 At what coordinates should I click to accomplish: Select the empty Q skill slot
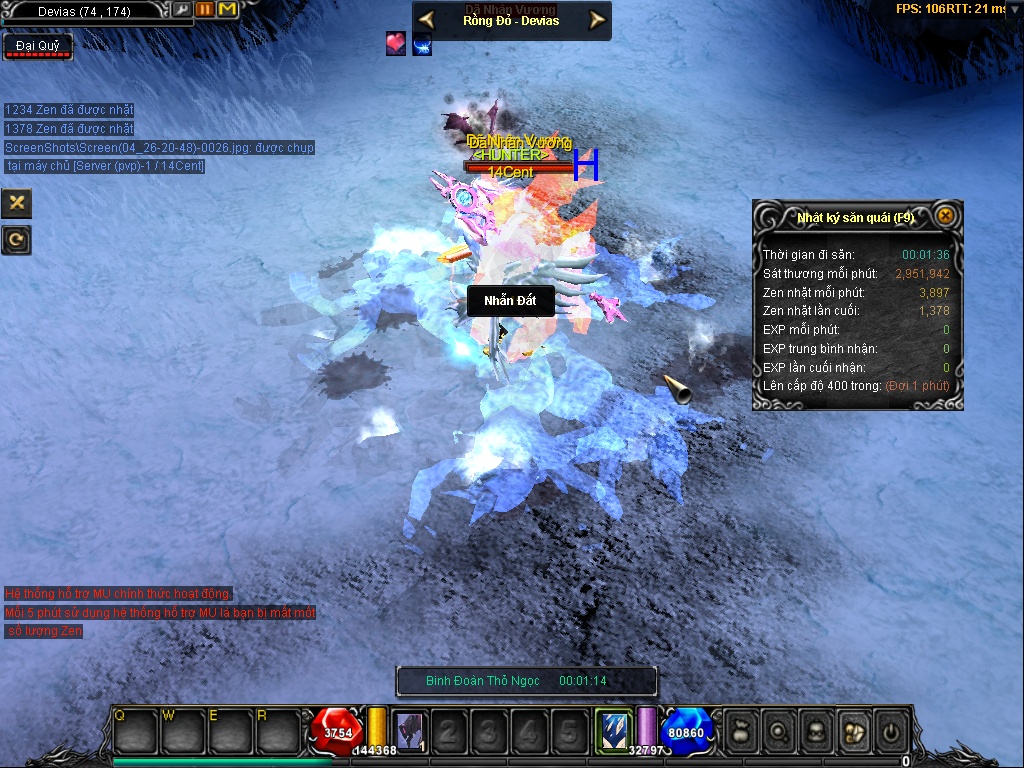(136, 731)
